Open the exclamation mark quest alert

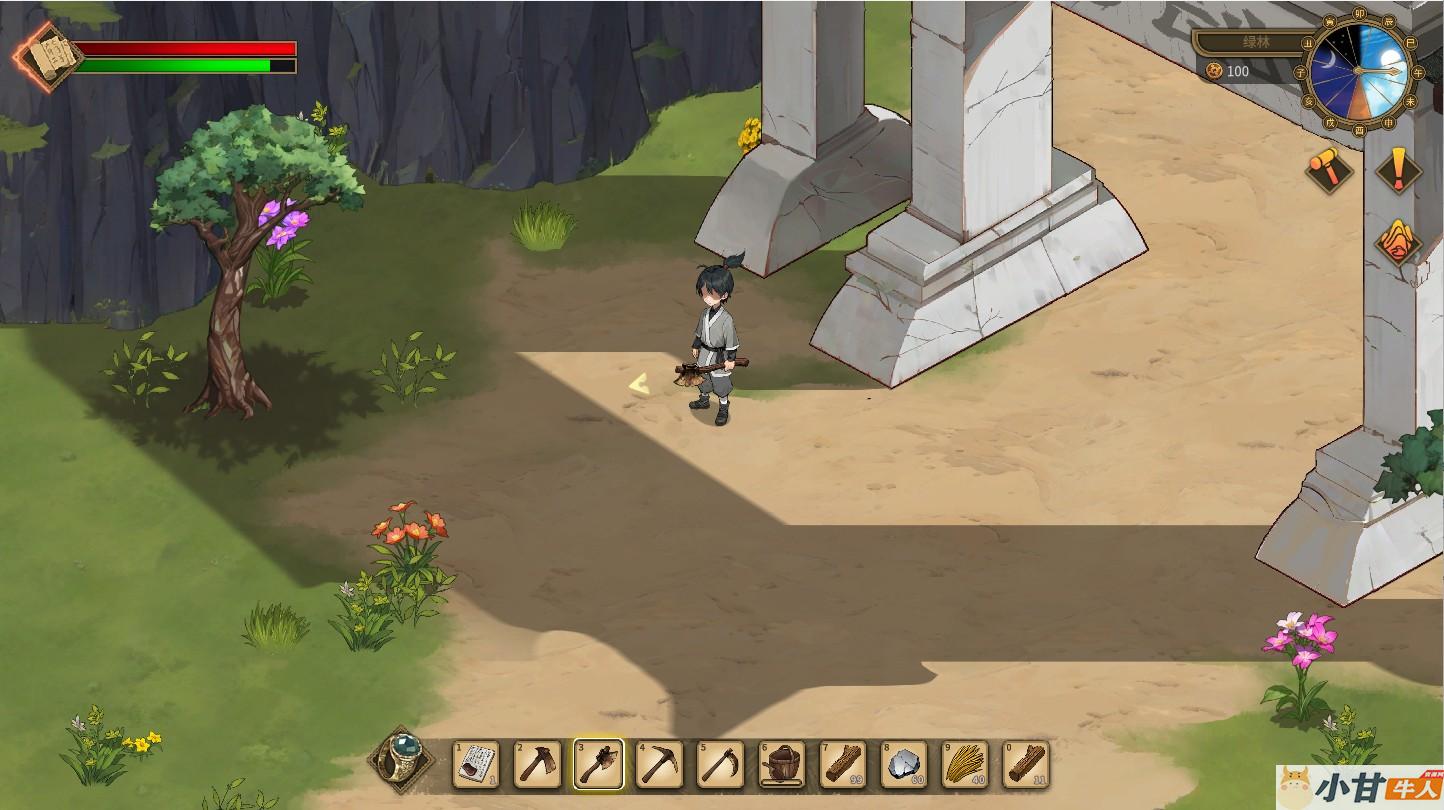click(x=1397, y=168)
